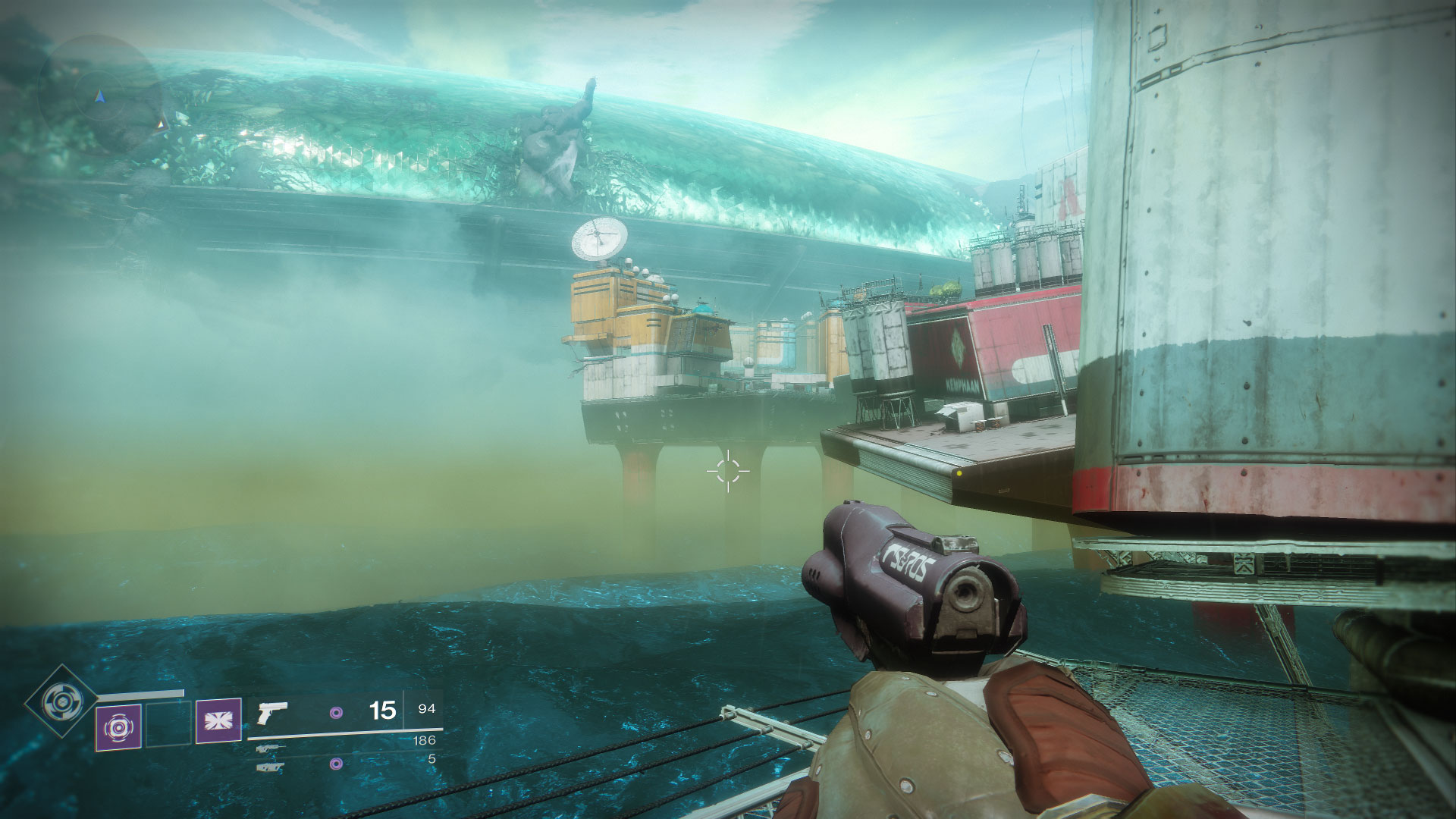This screenshot has height=819, width=1456.
Task: Switch to the rifle with 186 ammo
Action: click(x=271, y=748)
